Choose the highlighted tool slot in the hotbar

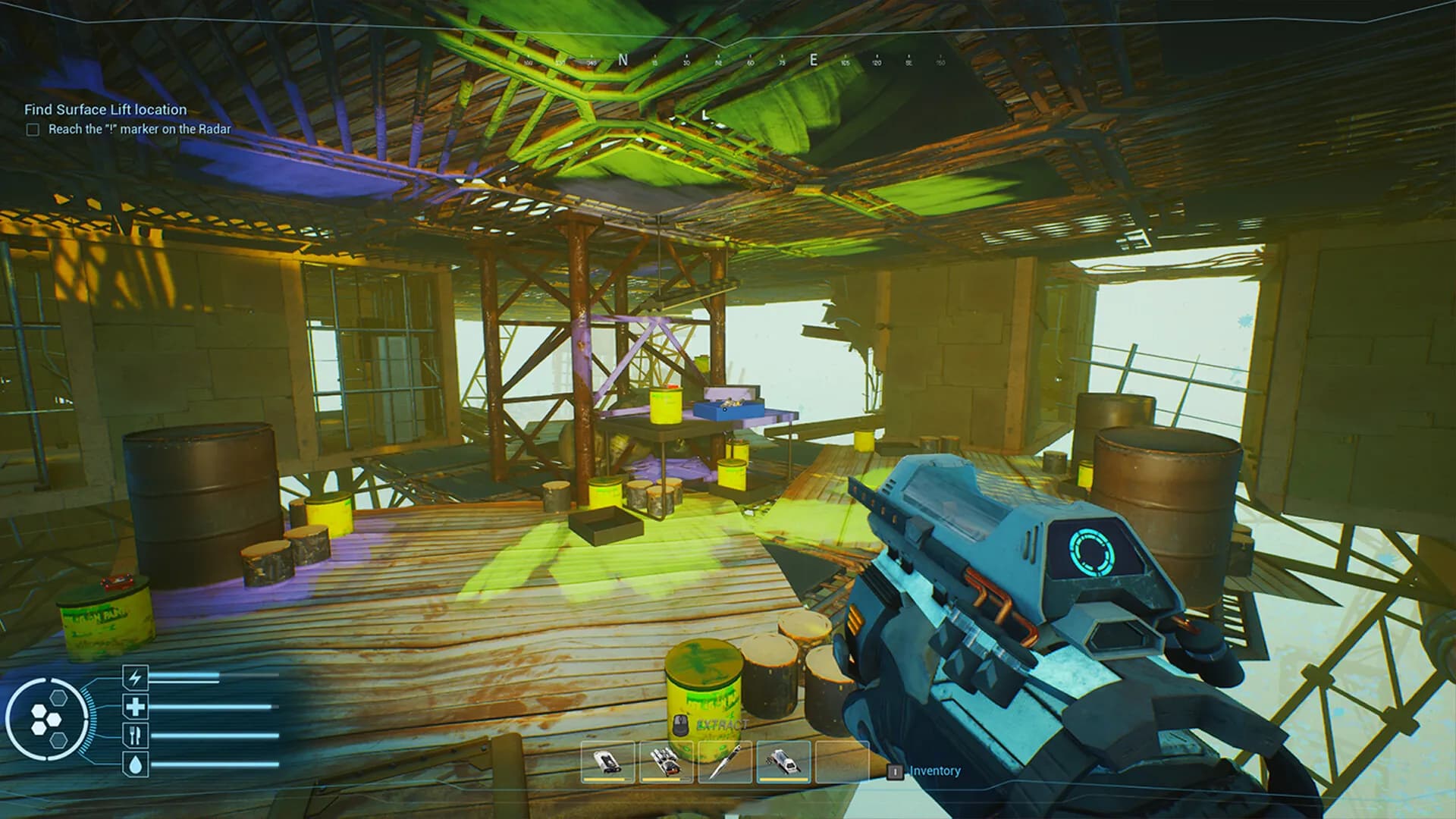coord(783,761)
